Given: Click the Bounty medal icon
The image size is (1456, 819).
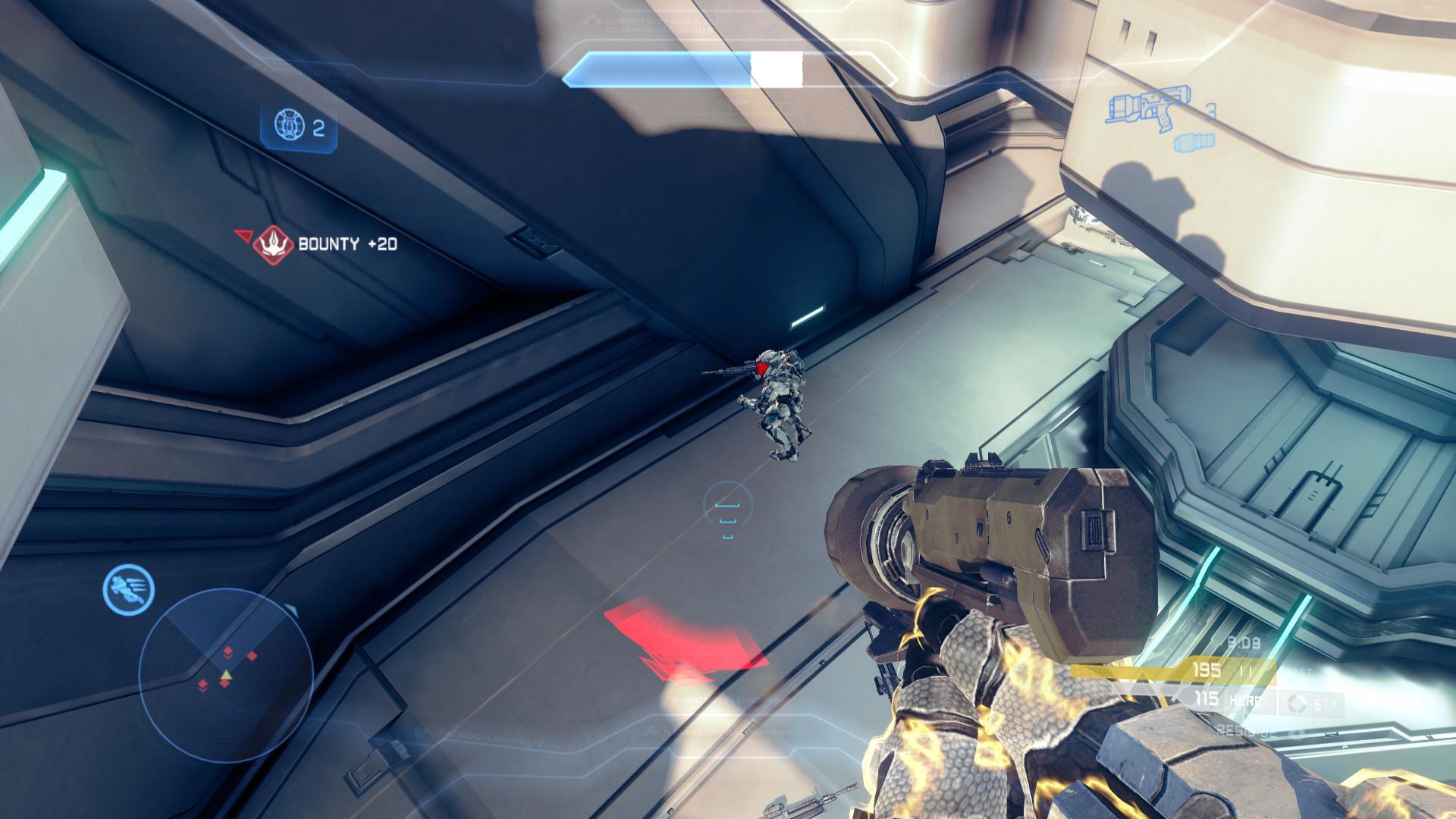Looking at the screenshot, I should [272, 244].
